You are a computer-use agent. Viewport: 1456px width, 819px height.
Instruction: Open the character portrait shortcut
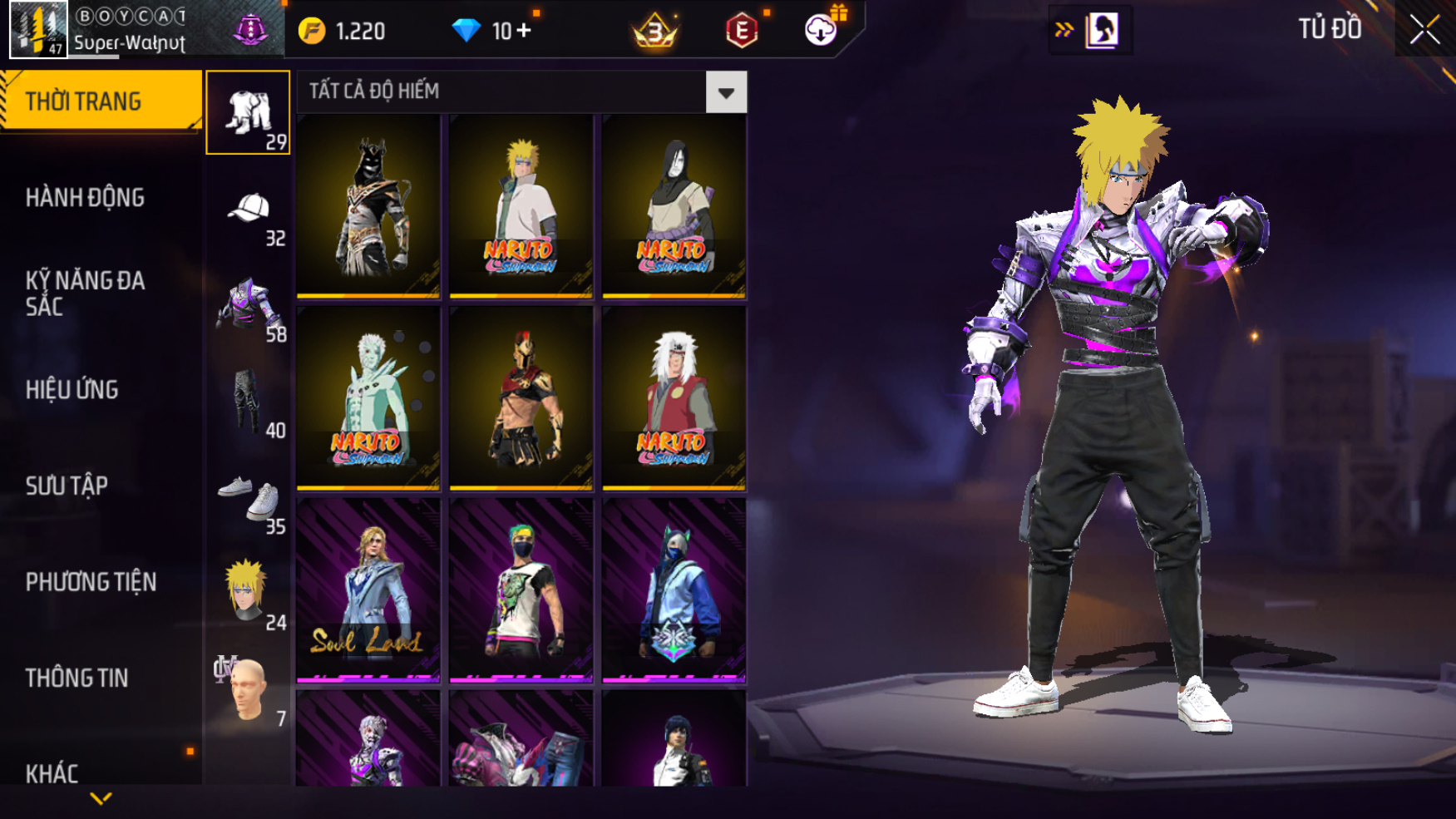[1102, 31]
